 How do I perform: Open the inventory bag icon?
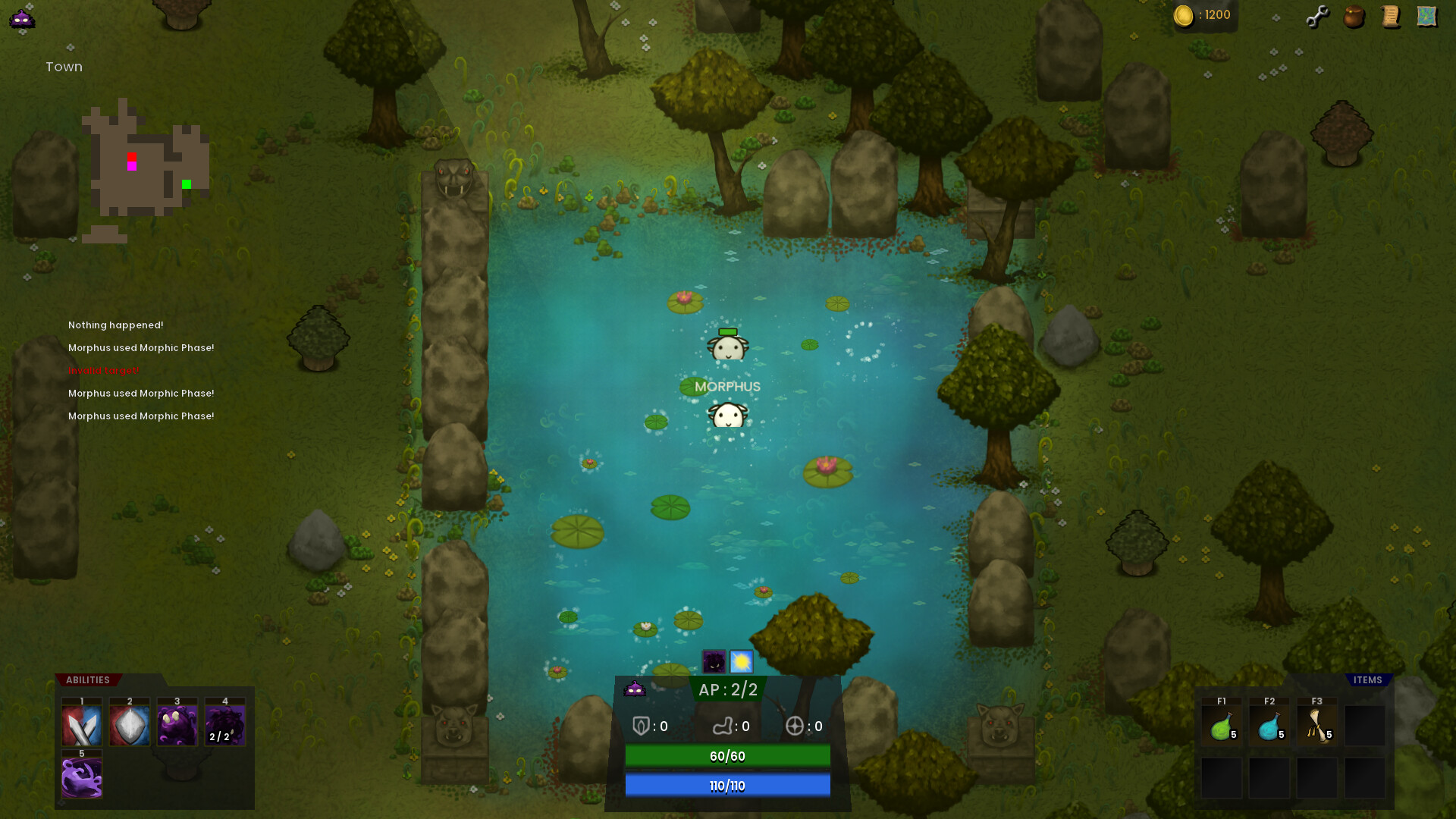tap(1354, 17)
